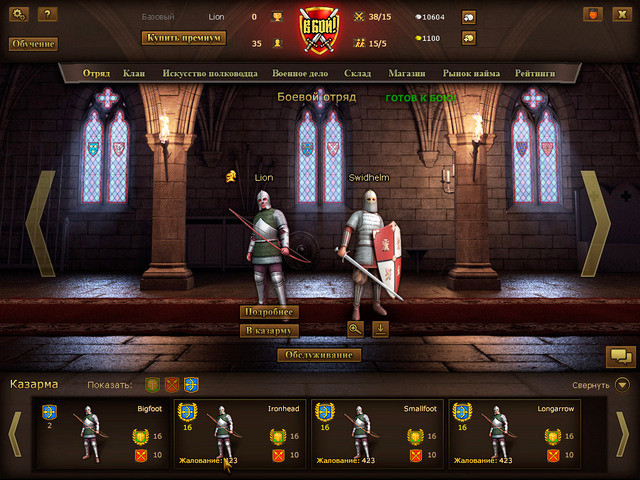Screen dimensions: 640x480
Task: Click the Подробнее details button
Action: [270, 312]
